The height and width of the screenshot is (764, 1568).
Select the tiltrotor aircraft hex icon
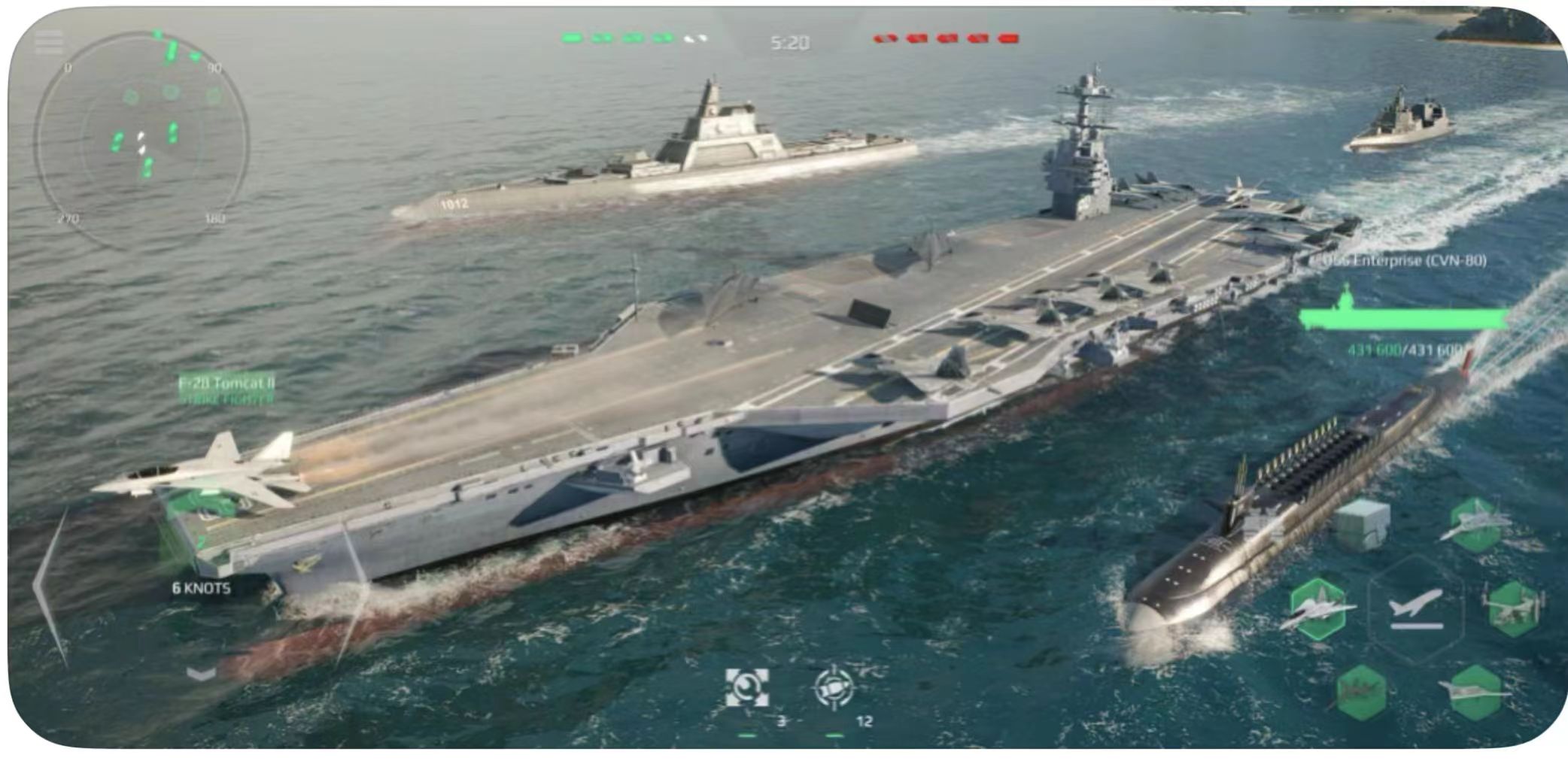pos(1515,611)
